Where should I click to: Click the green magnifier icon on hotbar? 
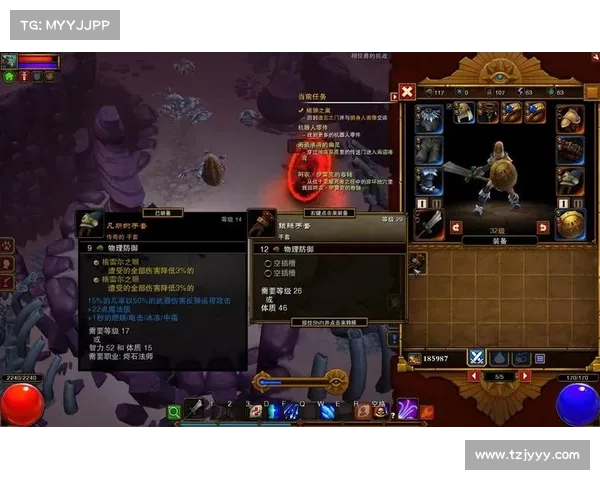click(175, 410)
